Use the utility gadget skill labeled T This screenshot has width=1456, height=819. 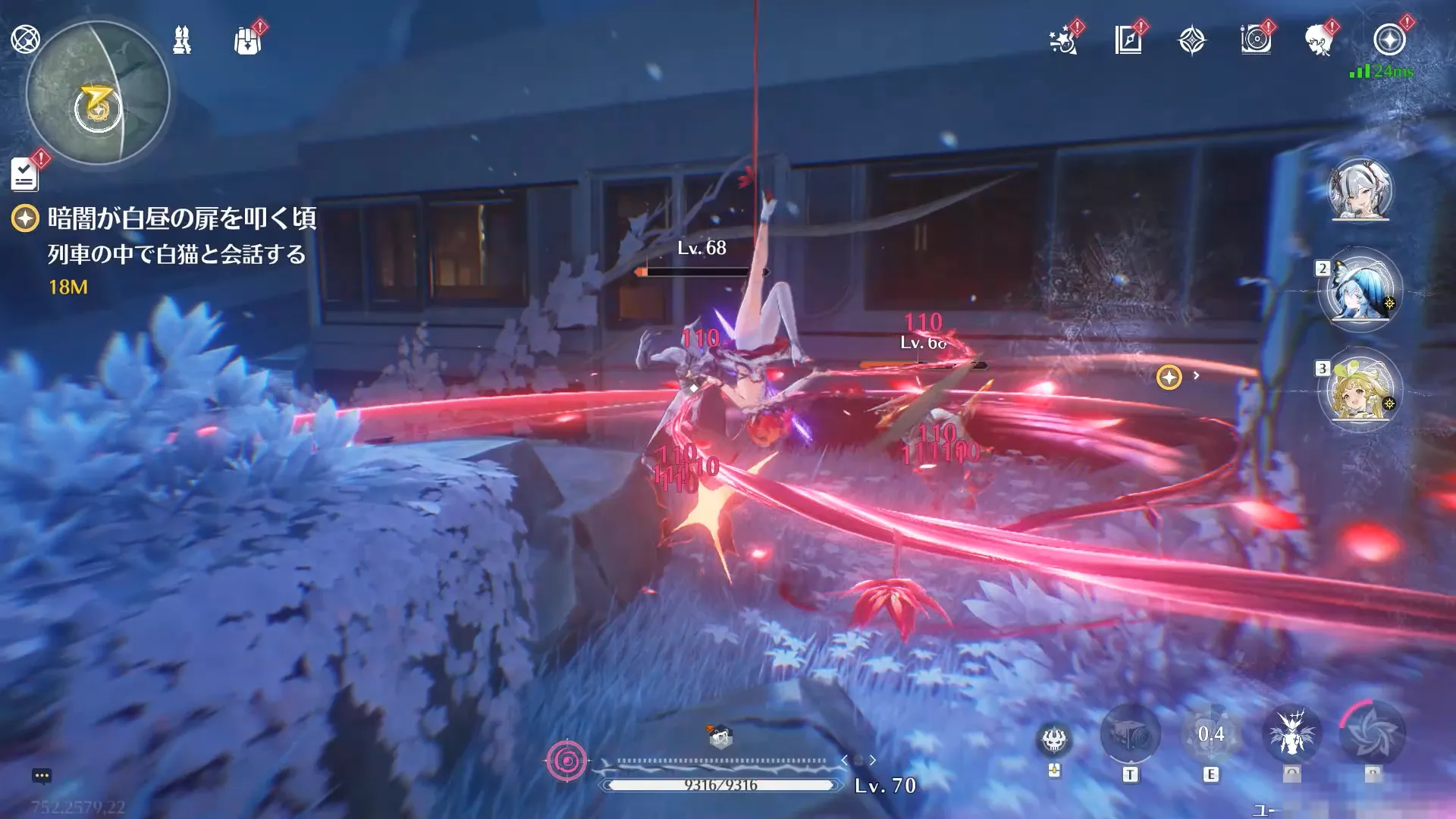click(x=1130, y=734)
